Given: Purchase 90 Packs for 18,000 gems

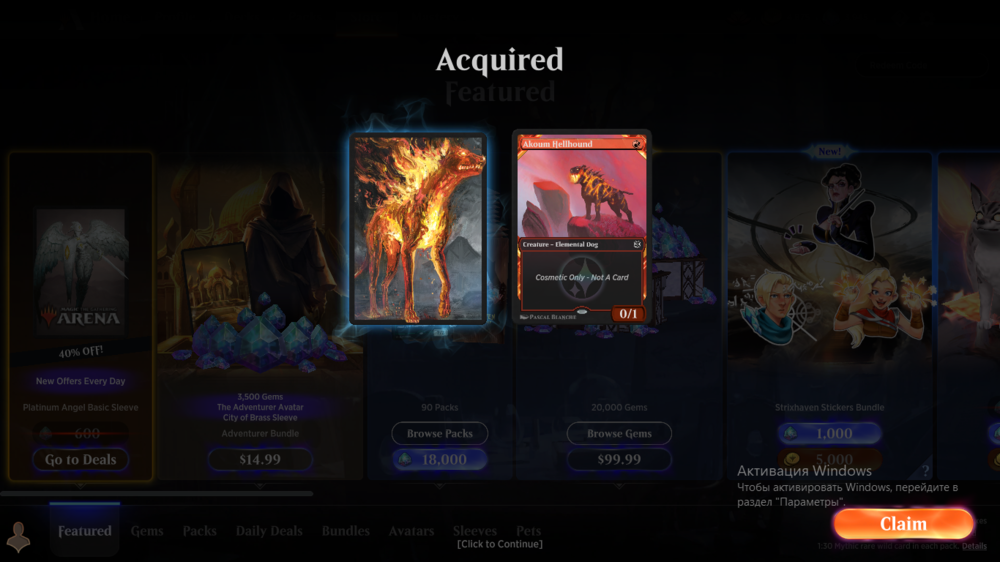Looking at the screenshot, I should point(439,460).
